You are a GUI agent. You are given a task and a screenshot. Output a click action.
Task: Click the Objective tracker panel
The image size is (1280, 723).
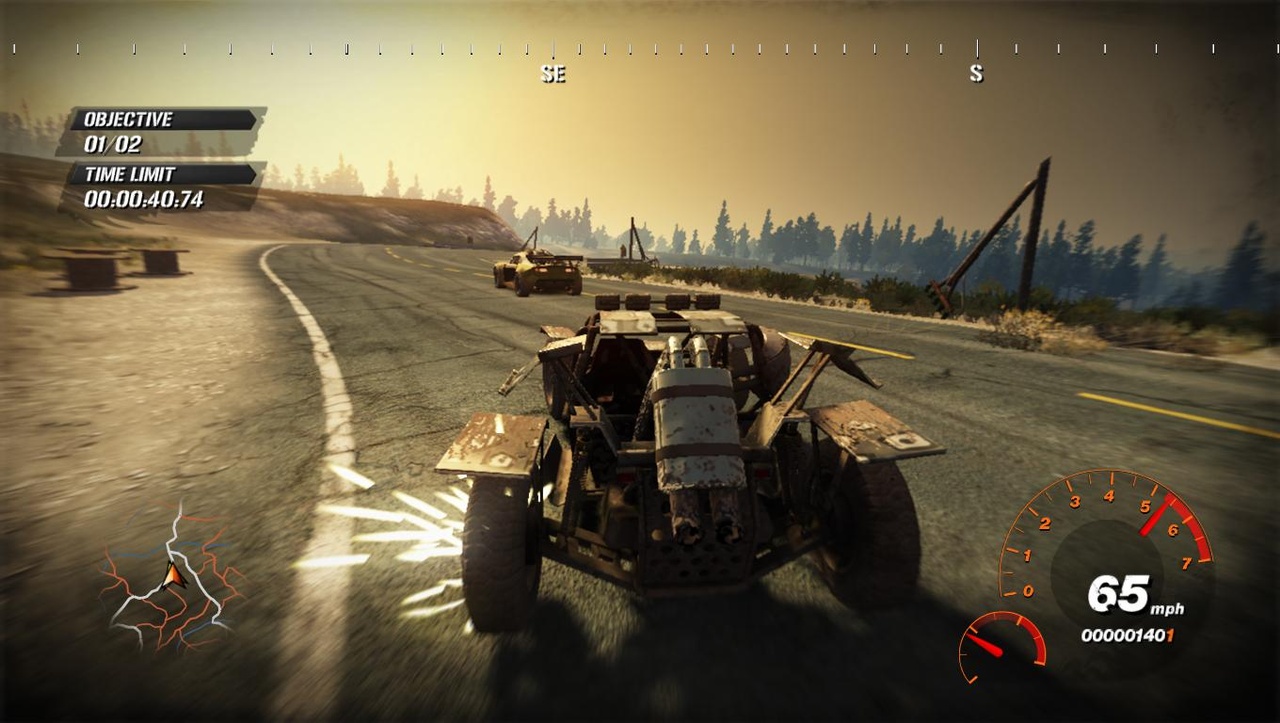(x=160, y=132)
